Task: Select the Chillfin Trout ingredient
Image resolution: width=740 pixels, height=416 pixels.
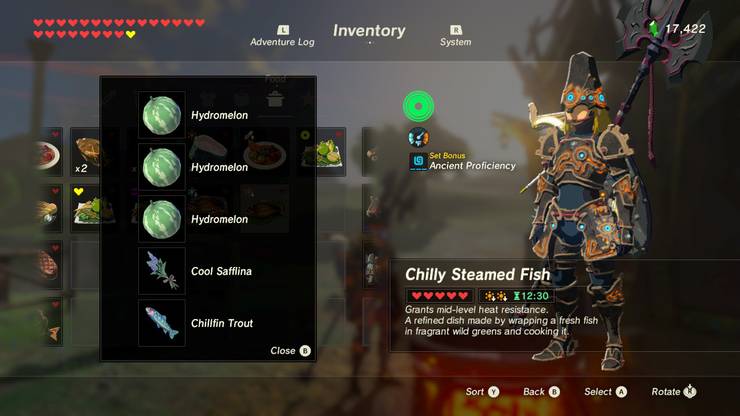Action: point(161,323)
